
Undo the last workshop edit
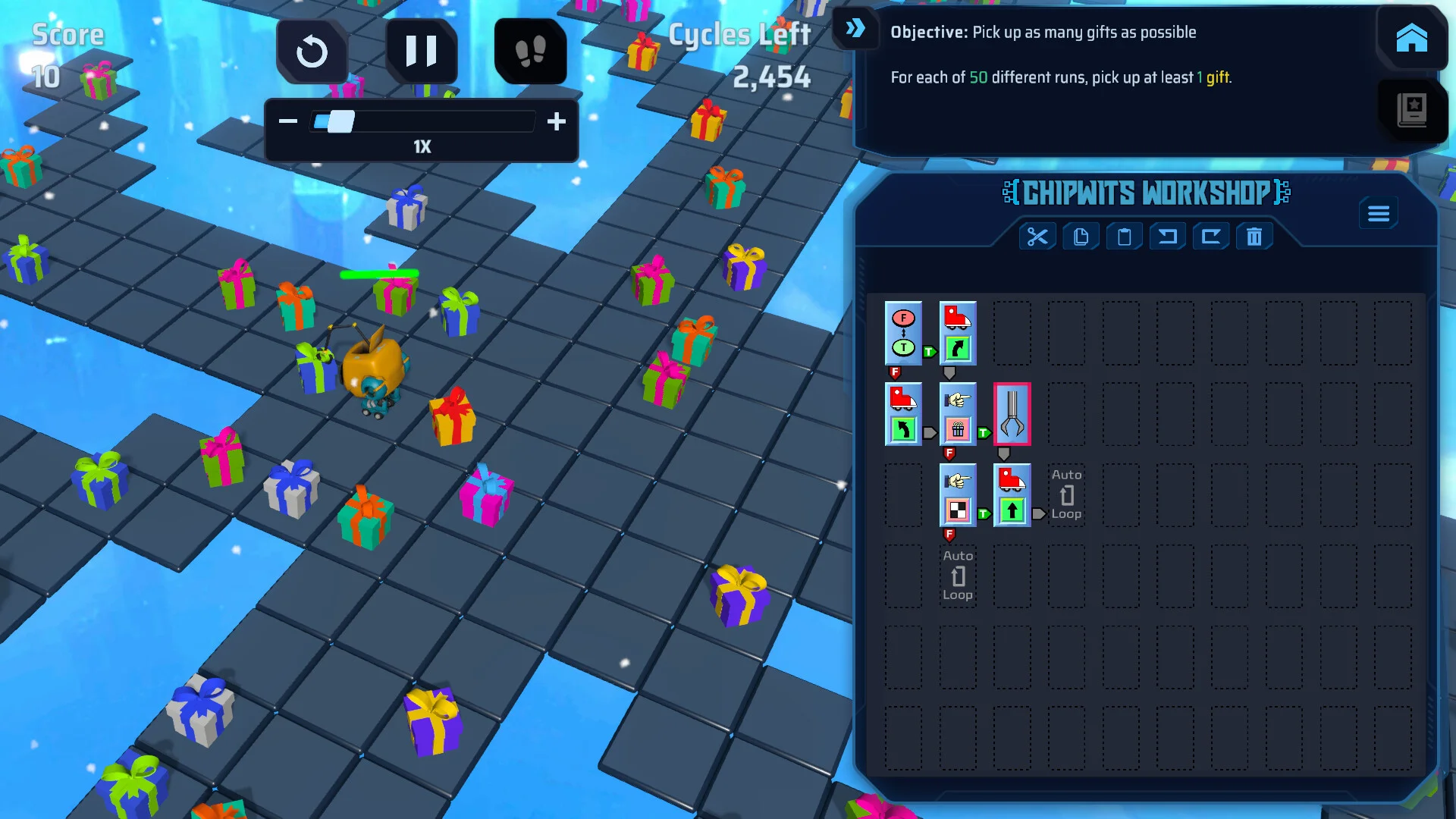[1168, 237]
